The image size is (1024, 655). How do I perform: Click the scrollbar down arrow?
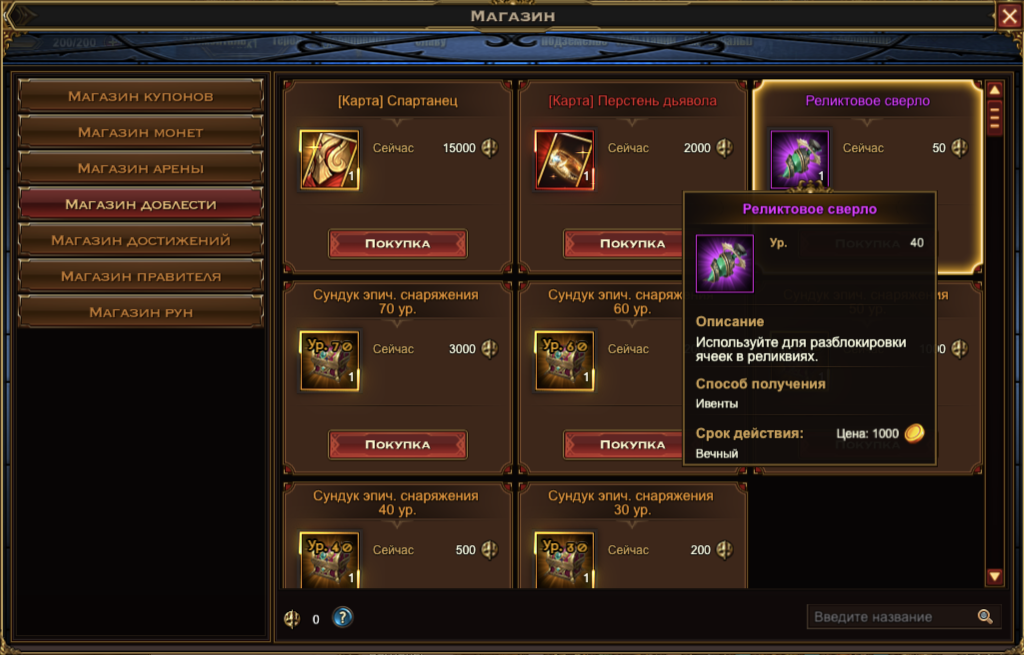point(994,576)
